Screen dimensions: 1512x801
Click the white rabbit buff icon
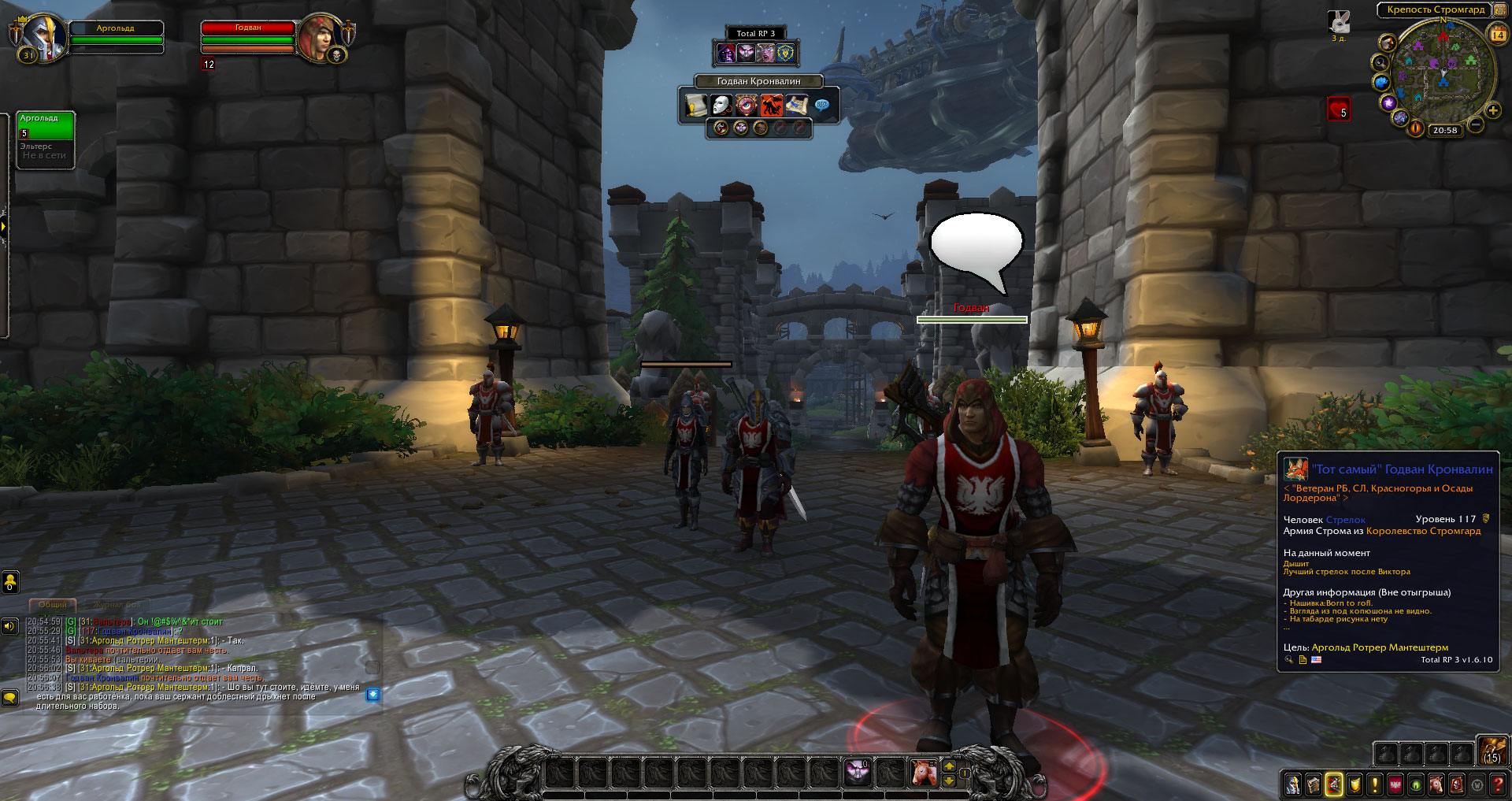1339,22
